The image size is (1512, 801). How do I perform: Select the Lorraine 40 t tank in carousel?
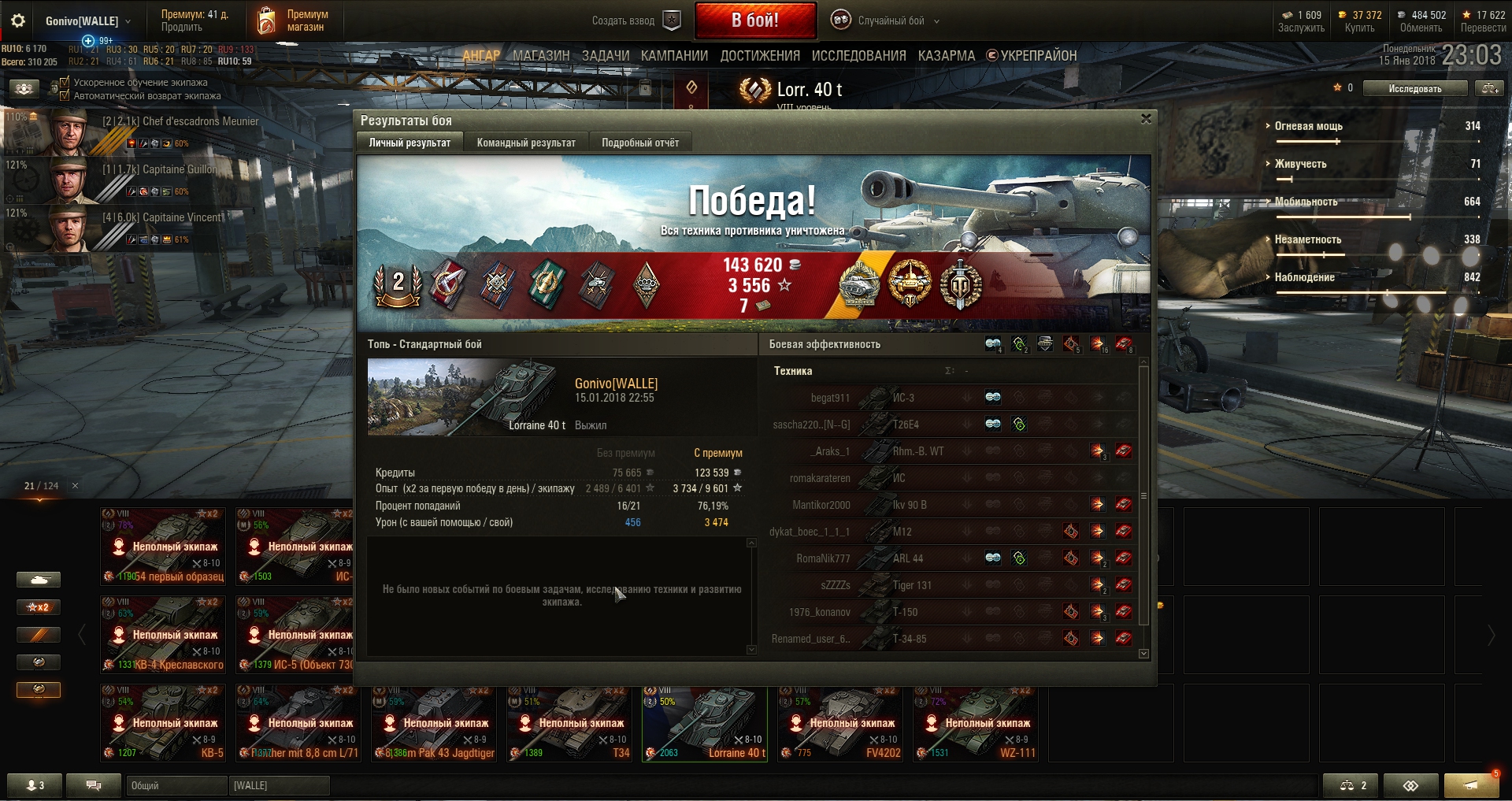pos(704,723)
